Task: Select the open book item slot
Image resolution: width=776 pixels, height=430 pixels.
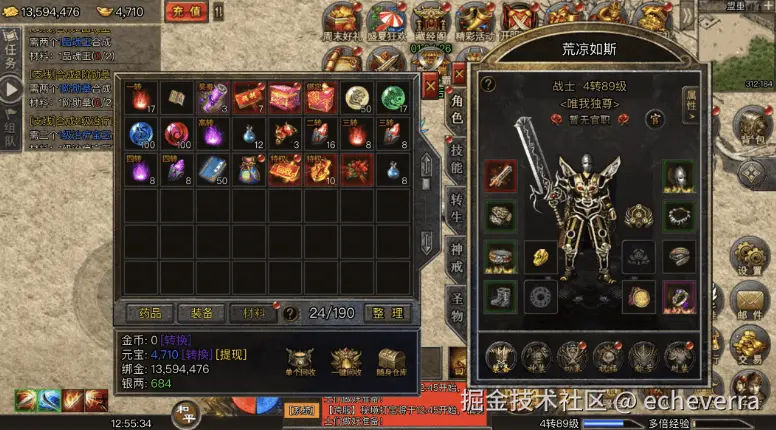Action: [177, 98]
